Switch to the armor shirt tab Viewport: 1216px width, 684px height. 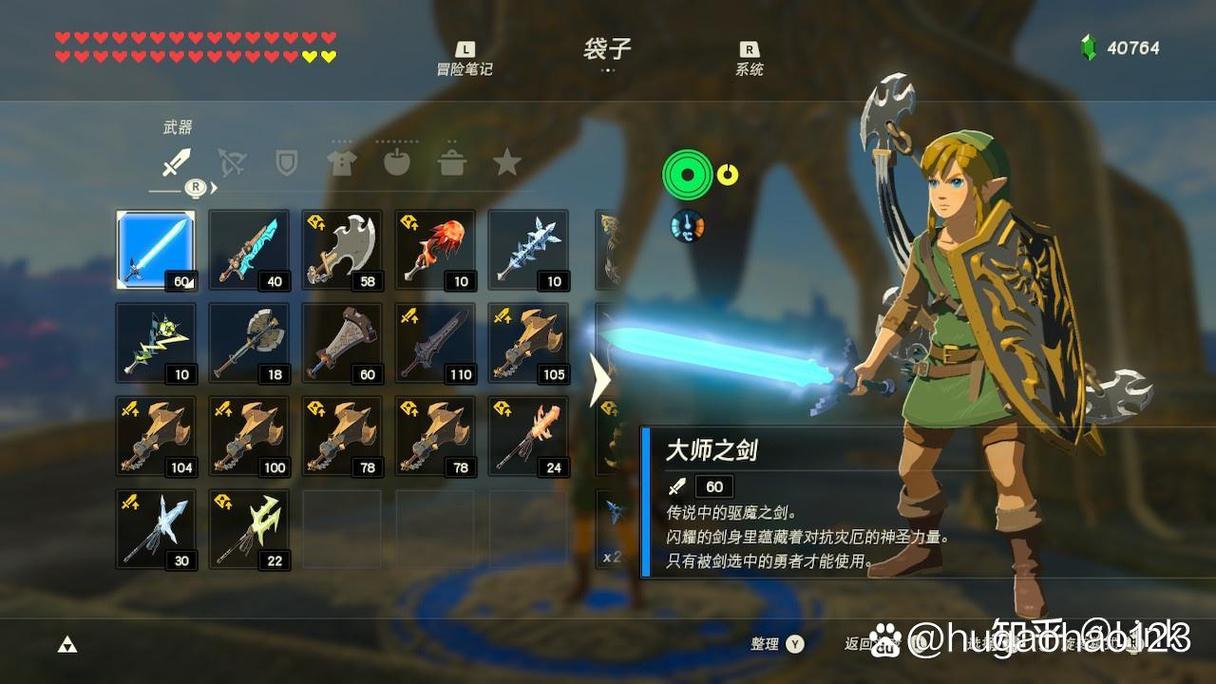pos(342,162)
